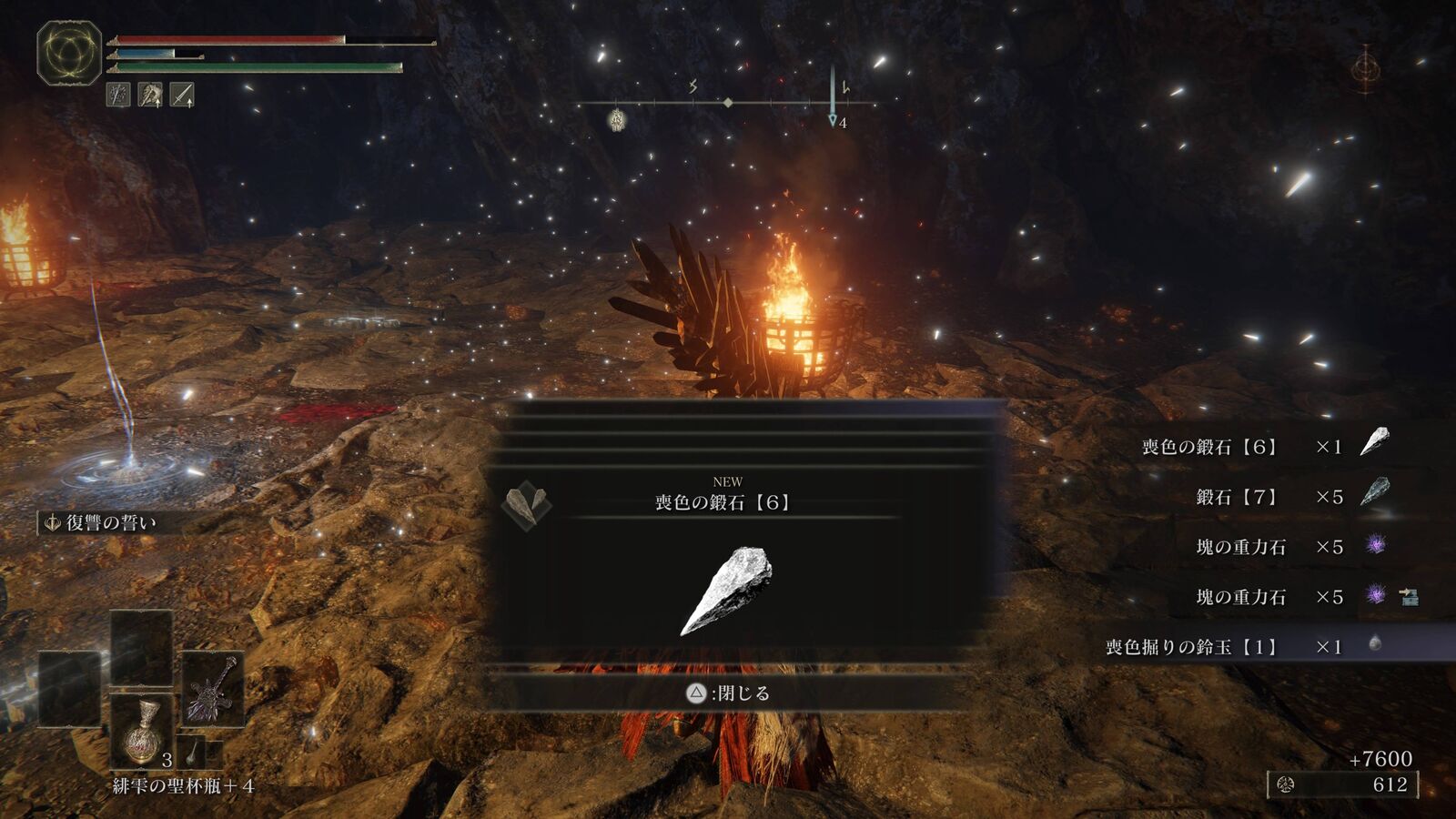Viewport: 1456px width, 819px height.
Task: Click the 喪色の鍛石【6】 item image in popup
Action: (727, 590)
